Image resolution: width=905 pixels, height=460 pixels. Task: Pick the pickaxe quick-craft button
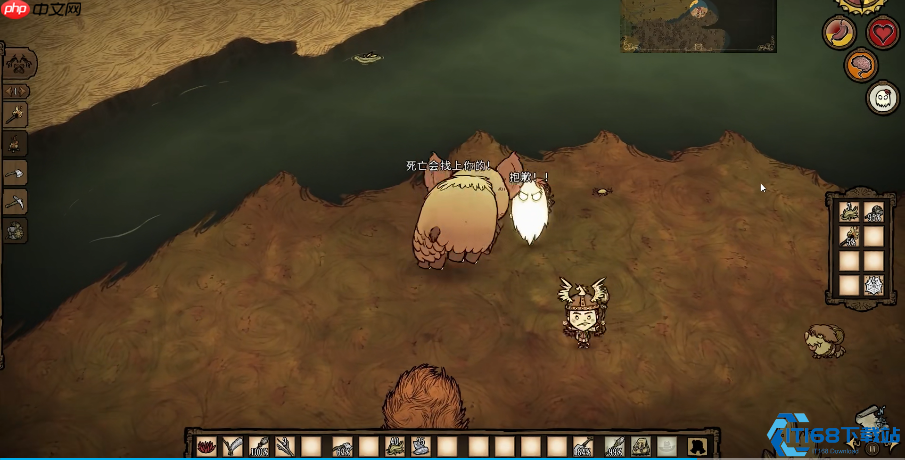point(16,201)
